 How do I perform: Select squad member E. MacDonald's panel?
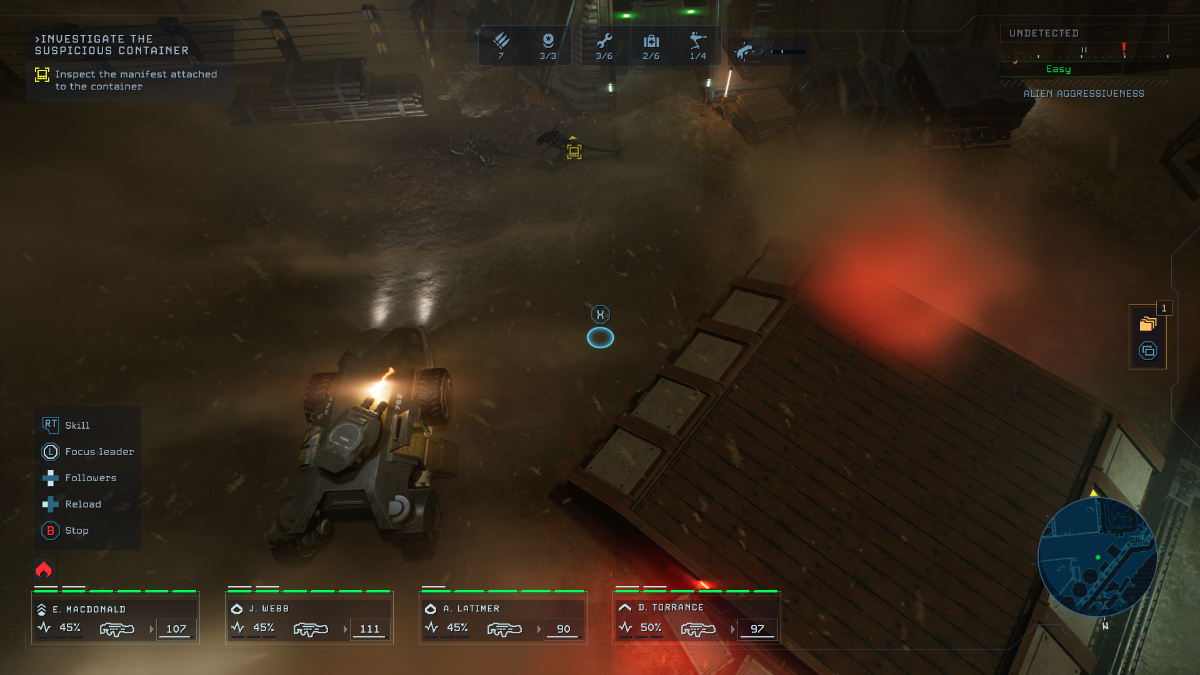(115, 618)
